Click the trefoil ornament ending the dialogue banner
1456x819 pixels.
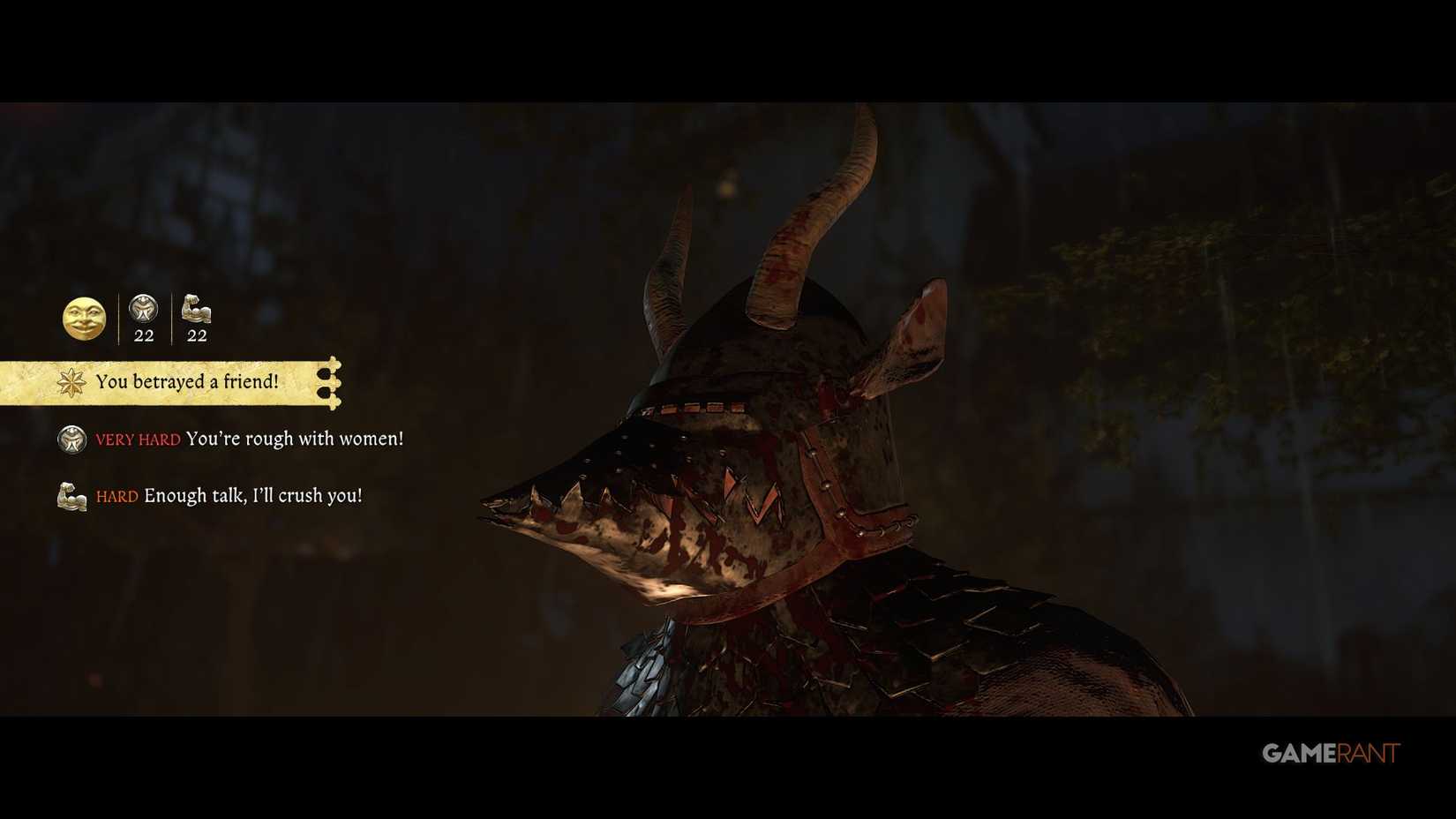coord(332,383)
